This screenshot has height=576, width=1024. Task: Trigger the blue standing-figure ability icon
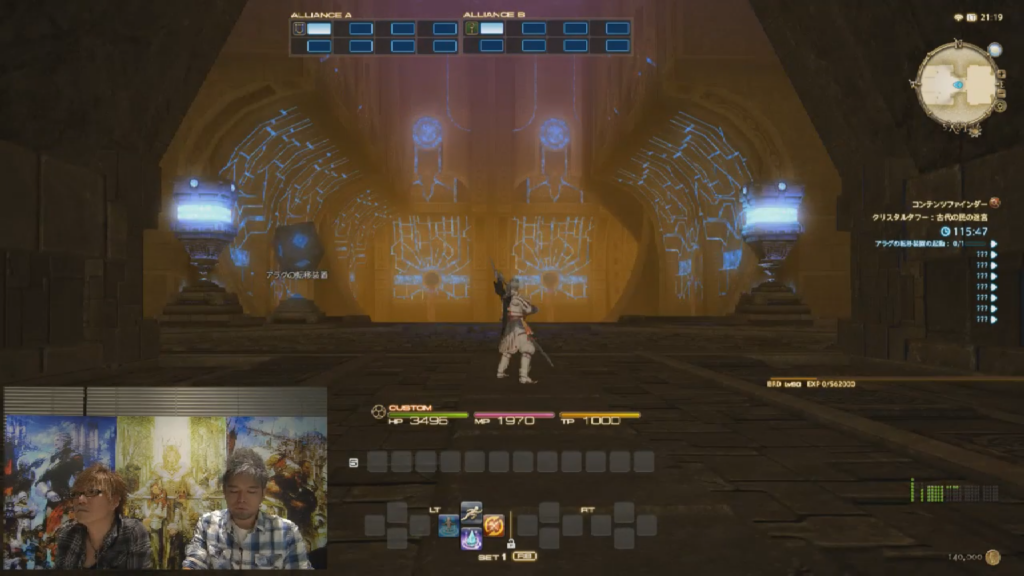pyautogui.click(x=448, y=525)
